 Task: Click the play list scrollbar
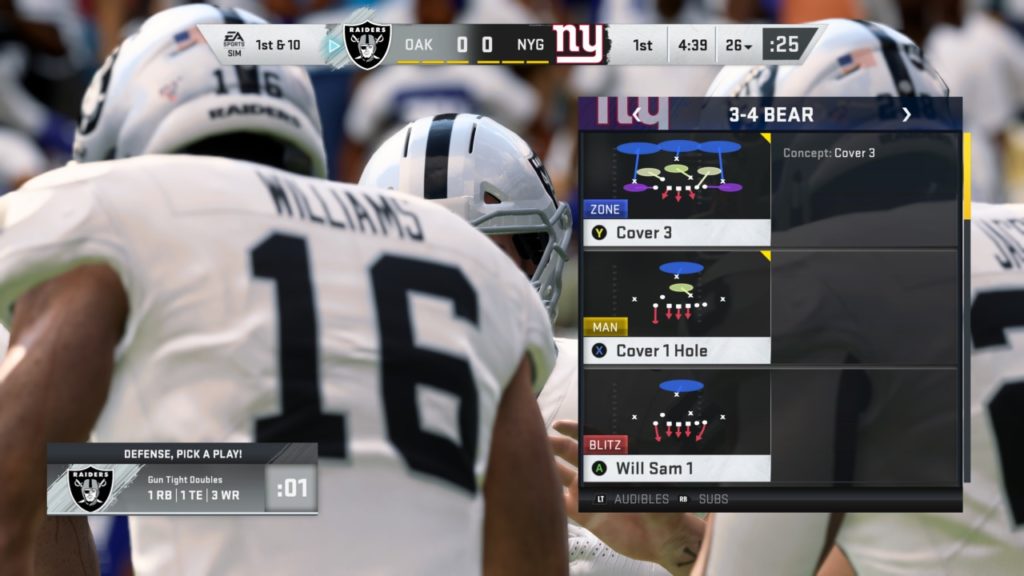(x=966, y=176)
